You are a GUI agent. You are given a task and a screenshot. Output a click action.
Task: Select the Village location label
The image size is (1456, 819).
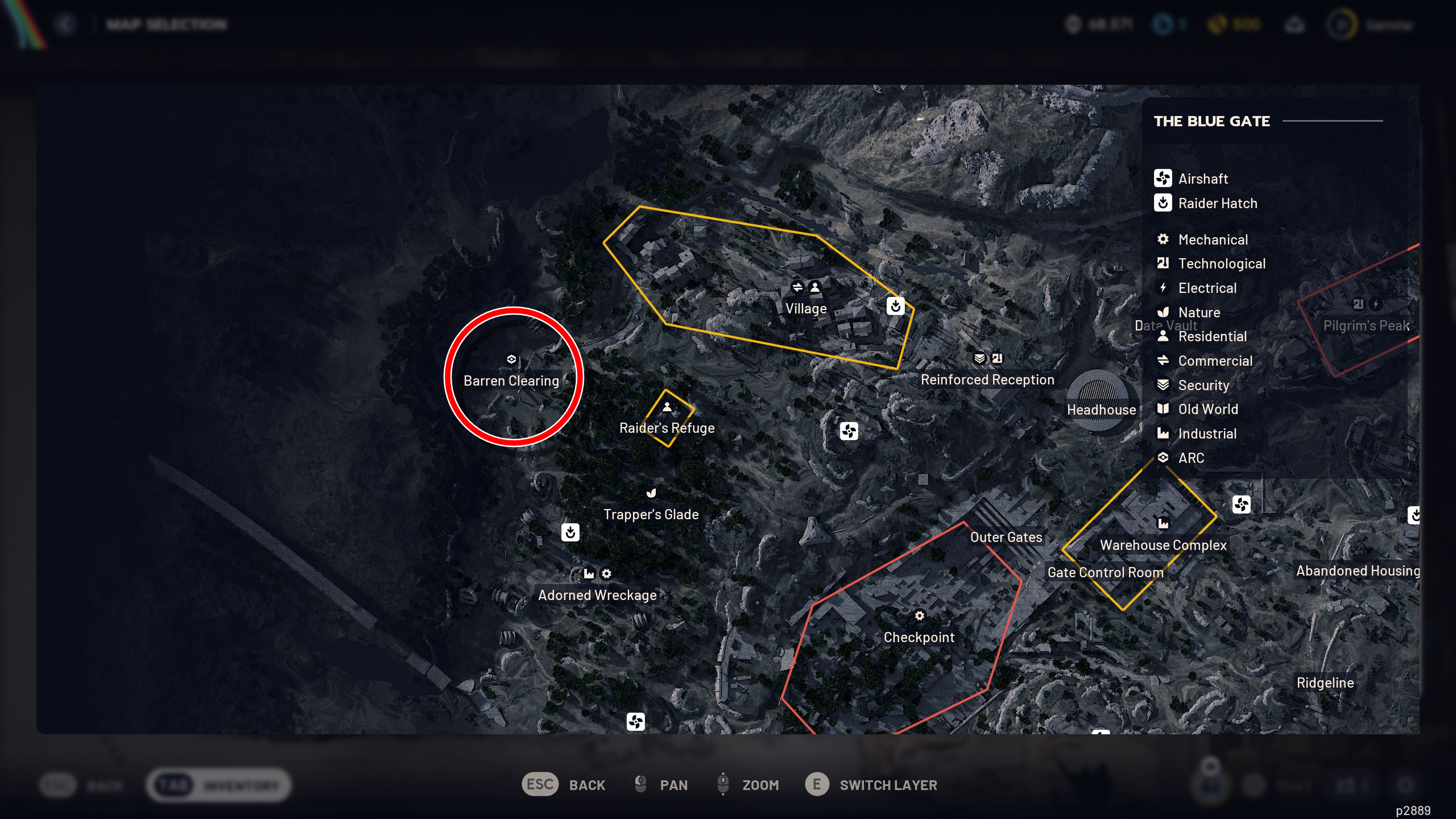coord(806,308)
